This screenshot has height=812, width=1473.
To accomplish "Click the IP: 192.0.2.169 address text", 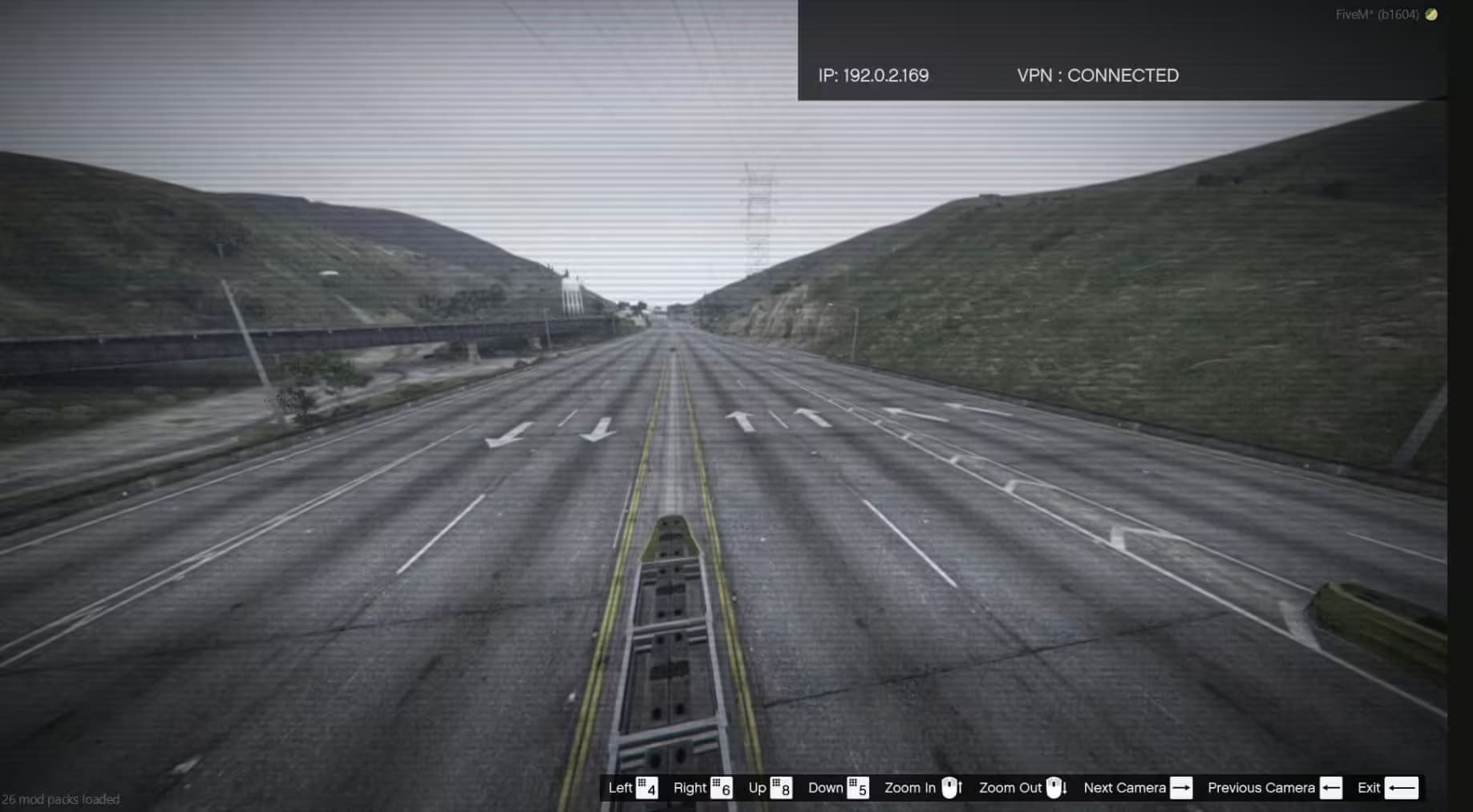I will point(872,75).
